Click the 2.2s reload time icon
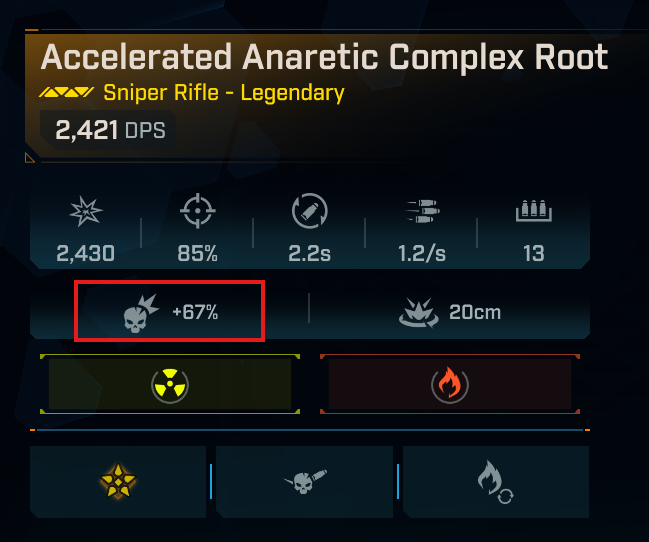649x542 pixels. [x=309, y=212]
